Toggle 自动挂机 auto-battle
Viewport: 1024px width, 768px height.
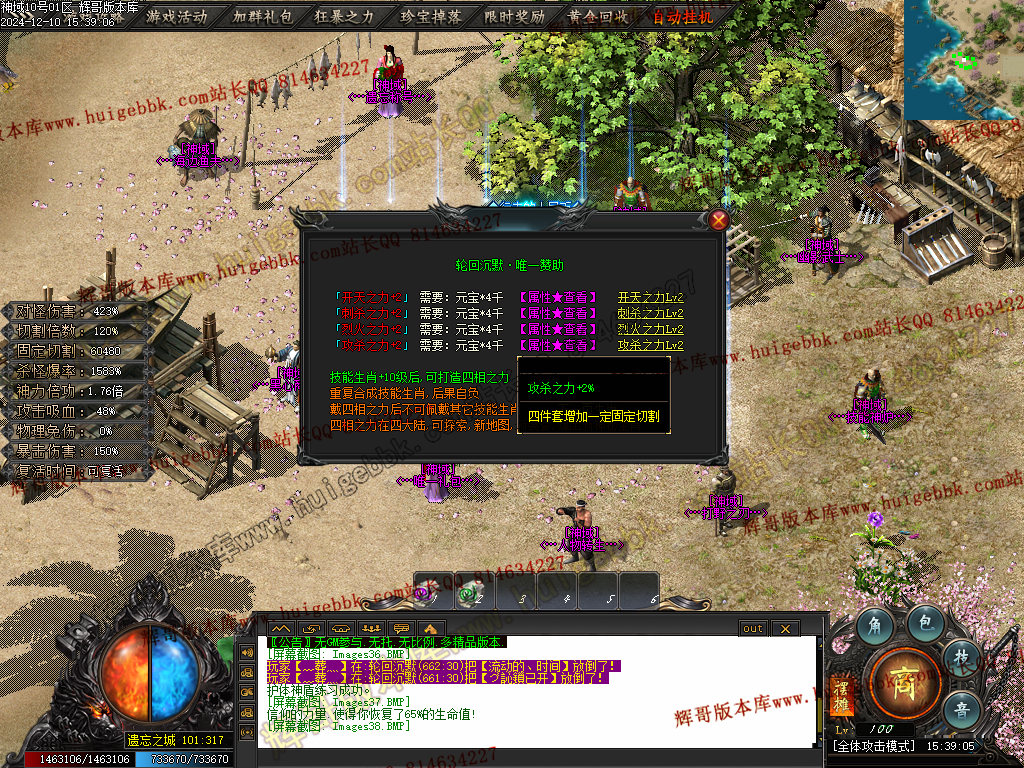[683, 16]
